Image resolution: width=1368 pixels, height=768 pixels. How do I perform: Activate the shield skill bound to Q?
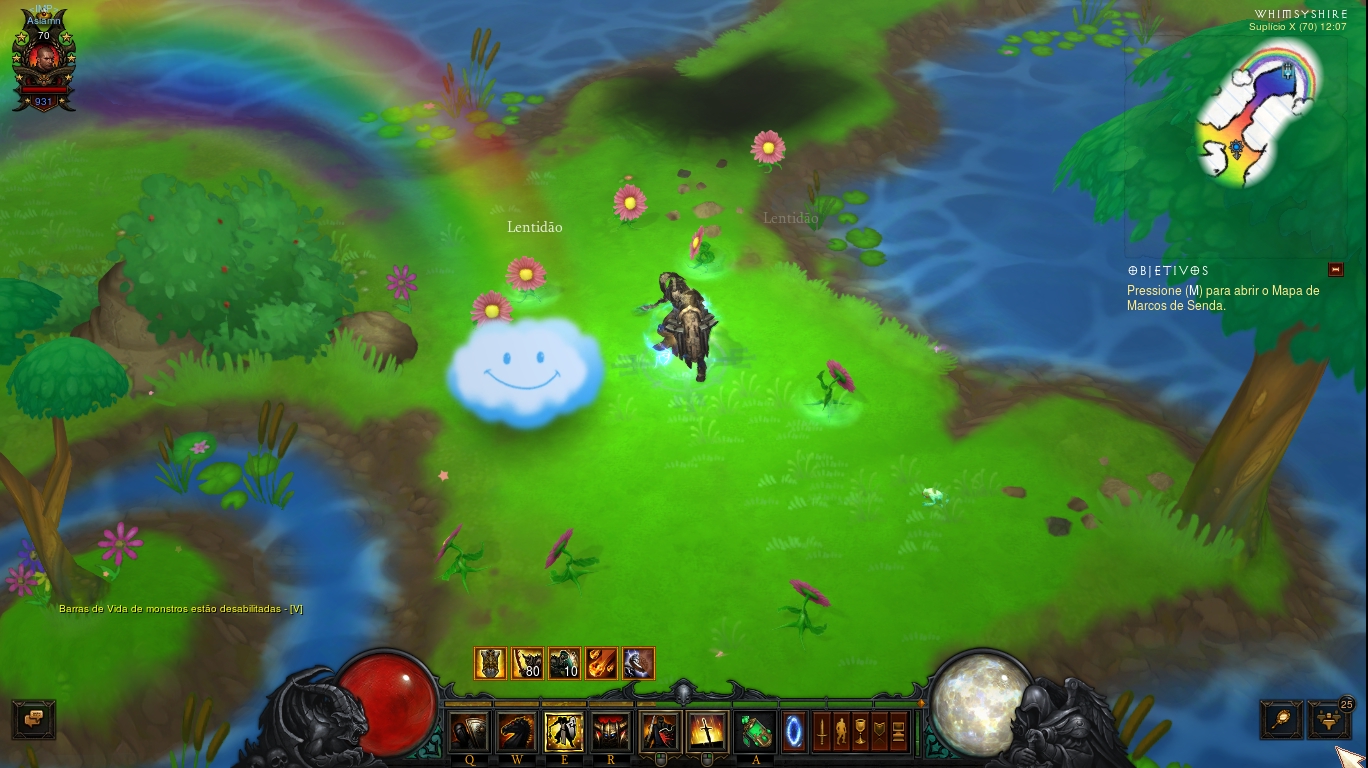(x=469, y=733)
